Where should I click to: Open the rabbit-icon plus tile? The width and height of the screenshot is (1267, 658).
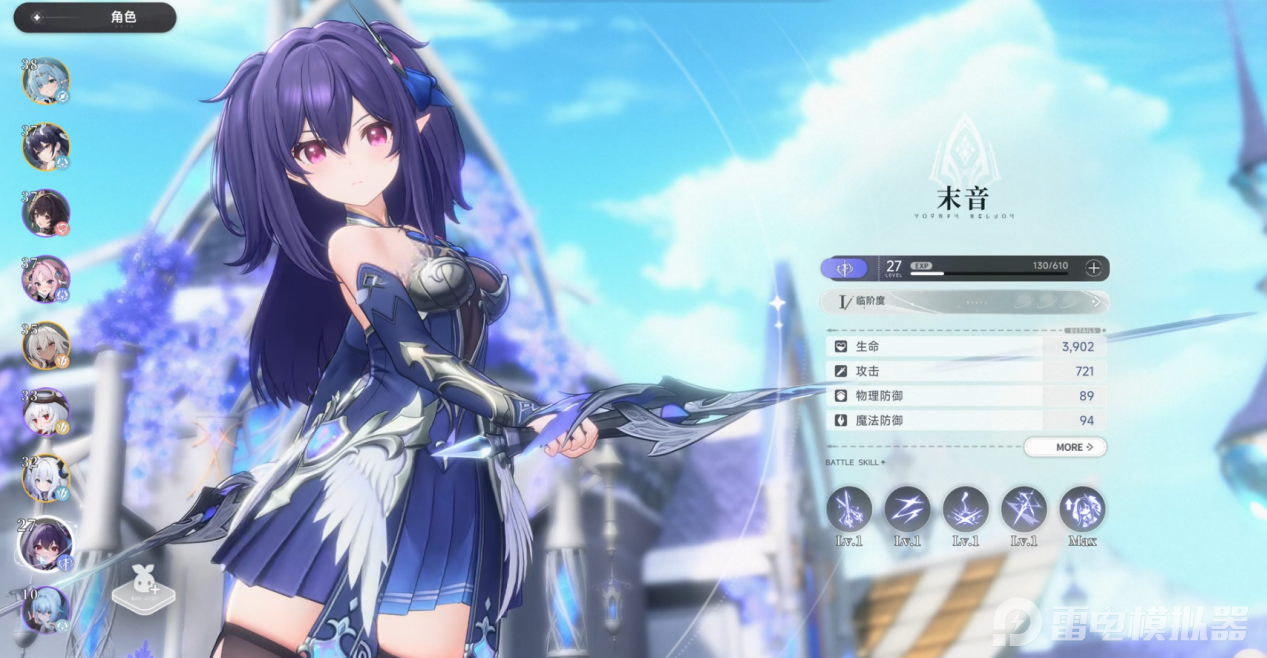click(138, 590)
